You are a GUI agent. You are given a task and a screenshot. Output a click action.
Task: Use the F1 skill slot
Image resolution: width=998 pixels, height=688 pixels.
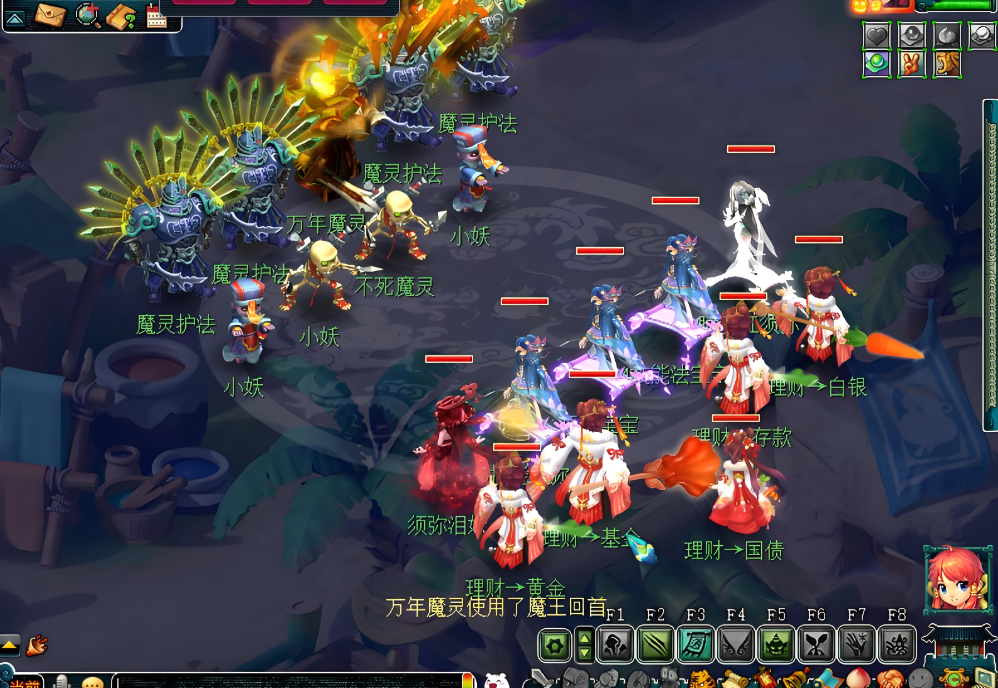click(615, 645)
